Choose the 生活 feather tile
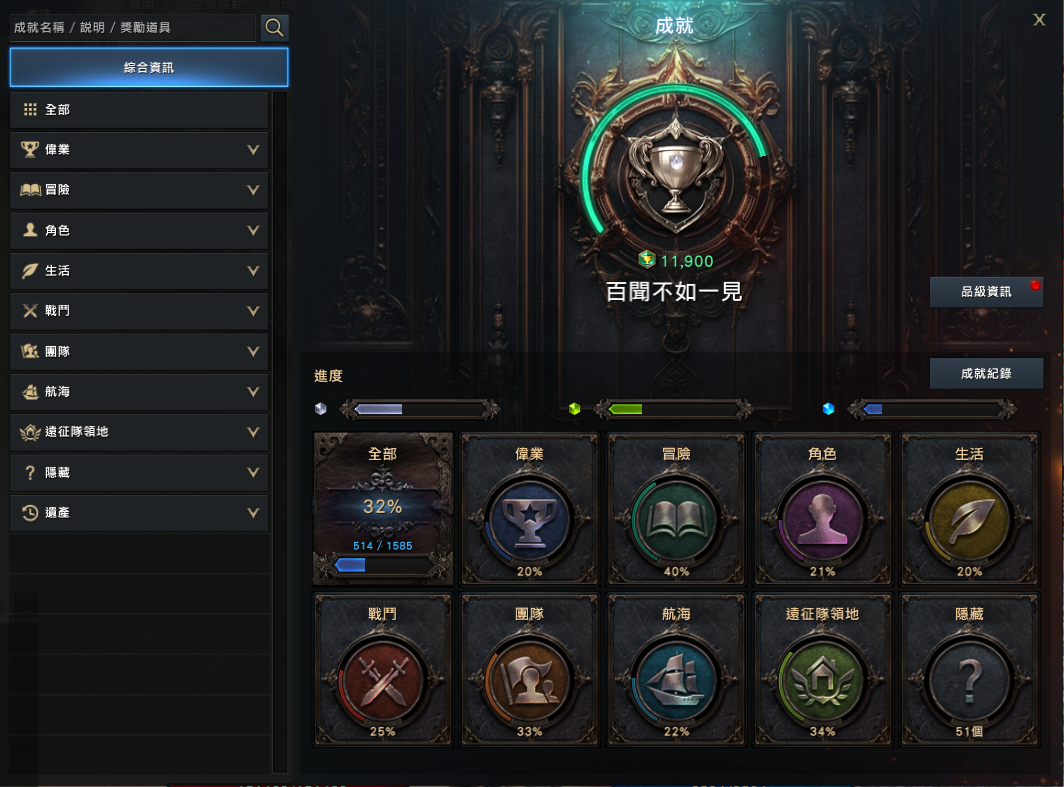Screen dimensions: 1064x787 point(969,508)
